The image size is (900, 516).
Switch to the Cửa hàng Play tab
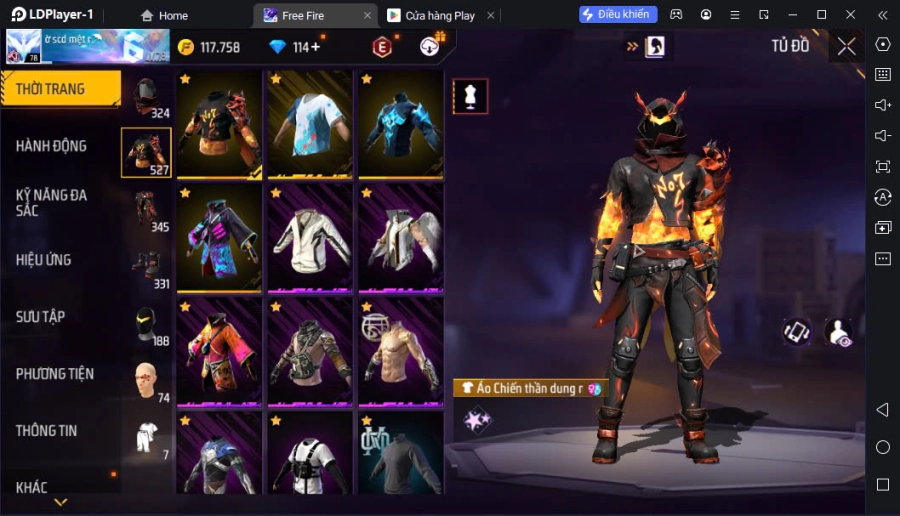[440, 15]
